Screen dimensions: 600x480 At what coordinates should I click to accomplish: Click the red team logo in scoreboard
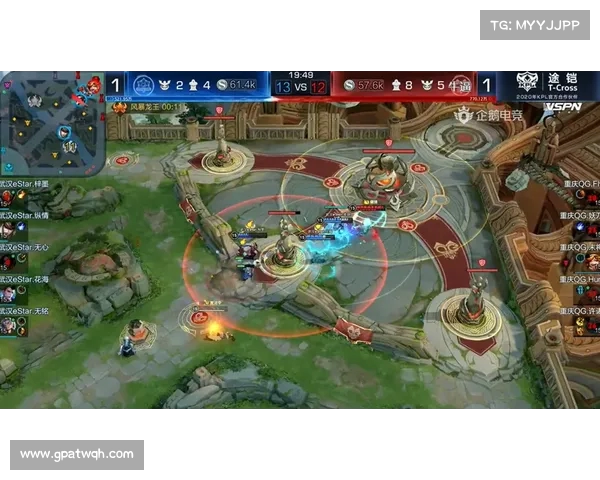pos(460,85)
